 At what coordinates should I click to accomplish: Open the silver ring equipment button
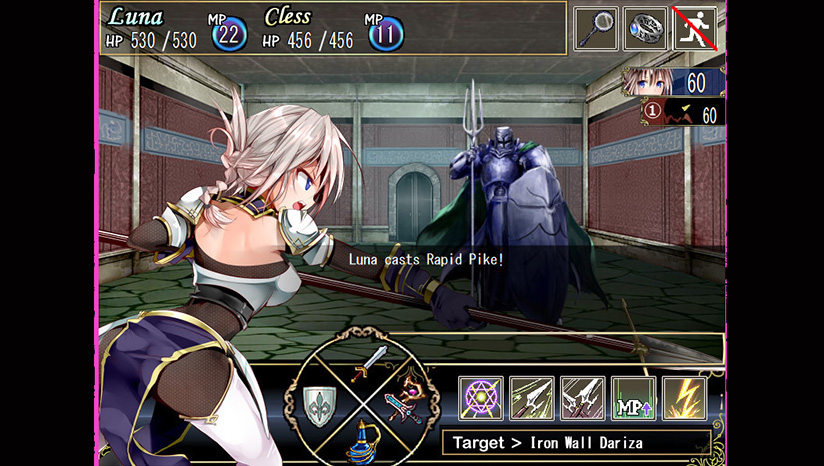tap(646, 29)
